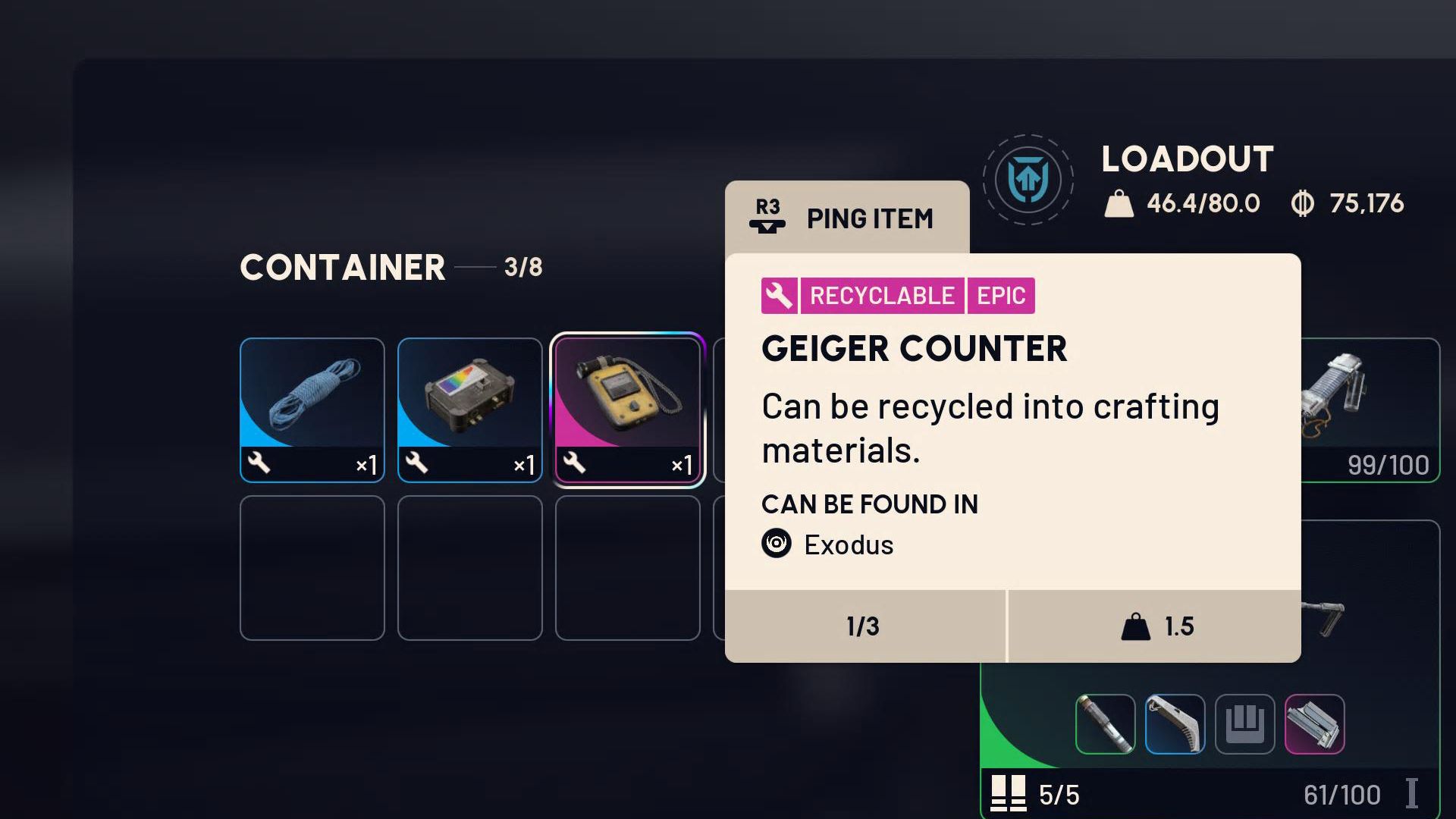Screen dimensions: 1456x819
Task: Click the wrench badge on the RECYCLABLE tag
Action: [779, 296]
